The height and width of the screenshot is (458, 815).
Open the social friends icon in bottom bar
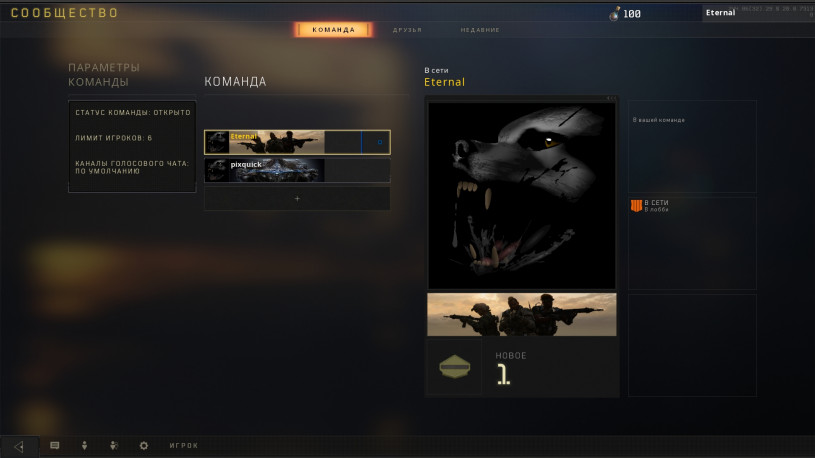point(113,445)
